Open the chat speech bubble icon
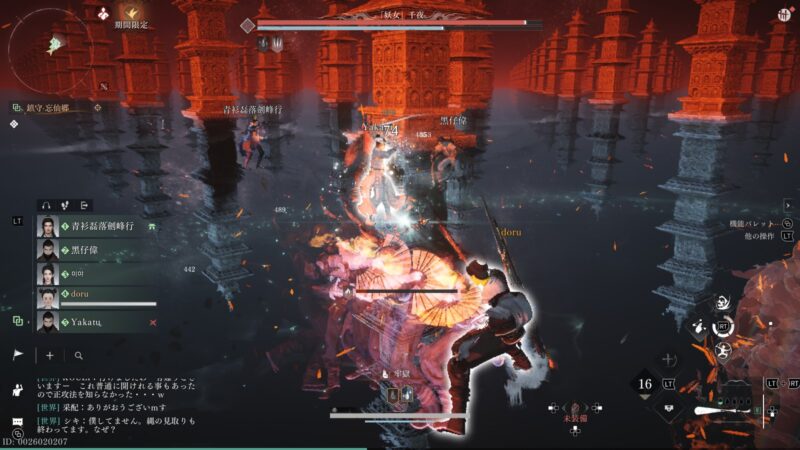 [x=17, y=422]
